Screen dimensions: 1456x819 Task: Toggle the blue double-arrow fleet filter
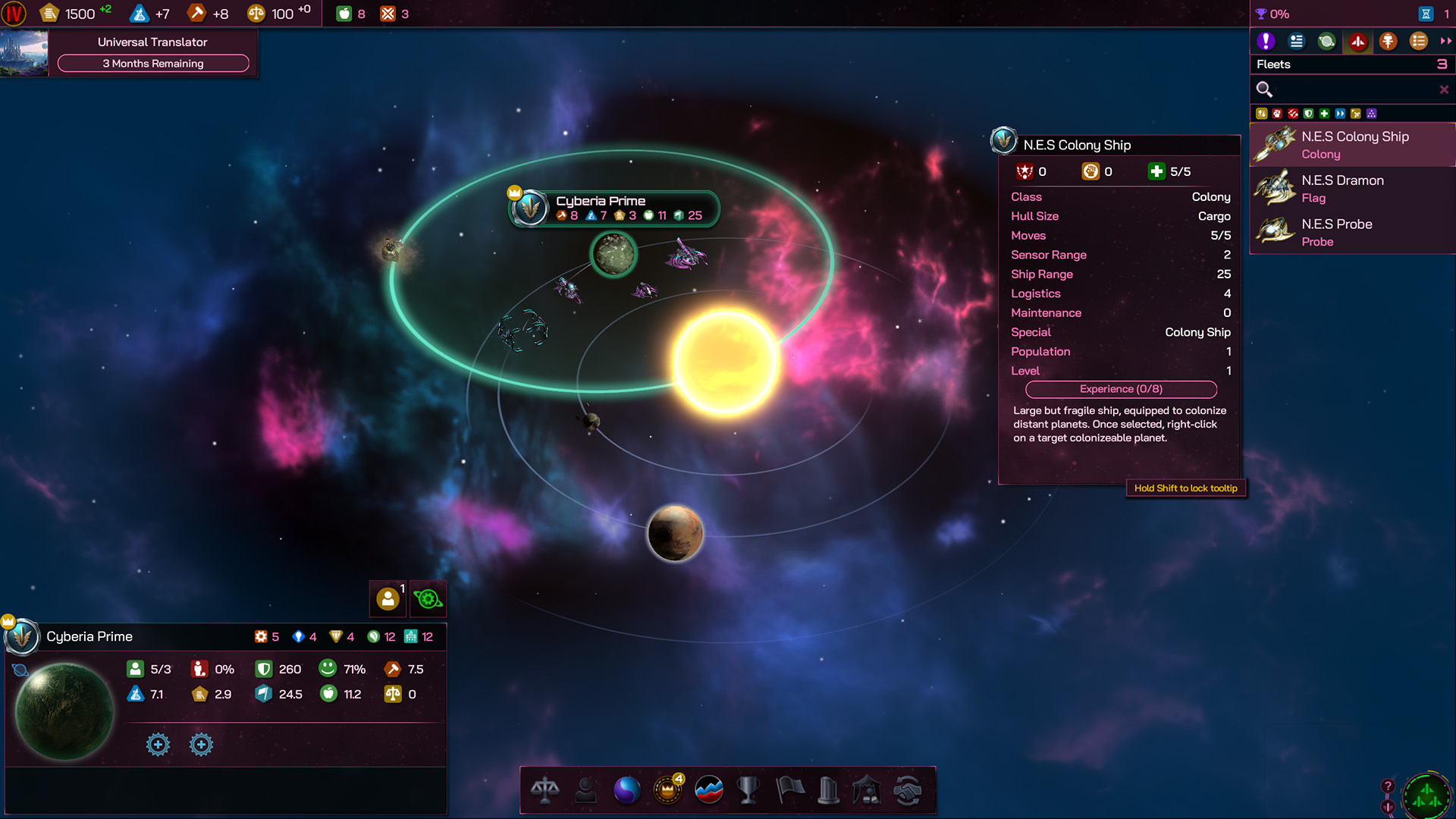point(1340,114)
